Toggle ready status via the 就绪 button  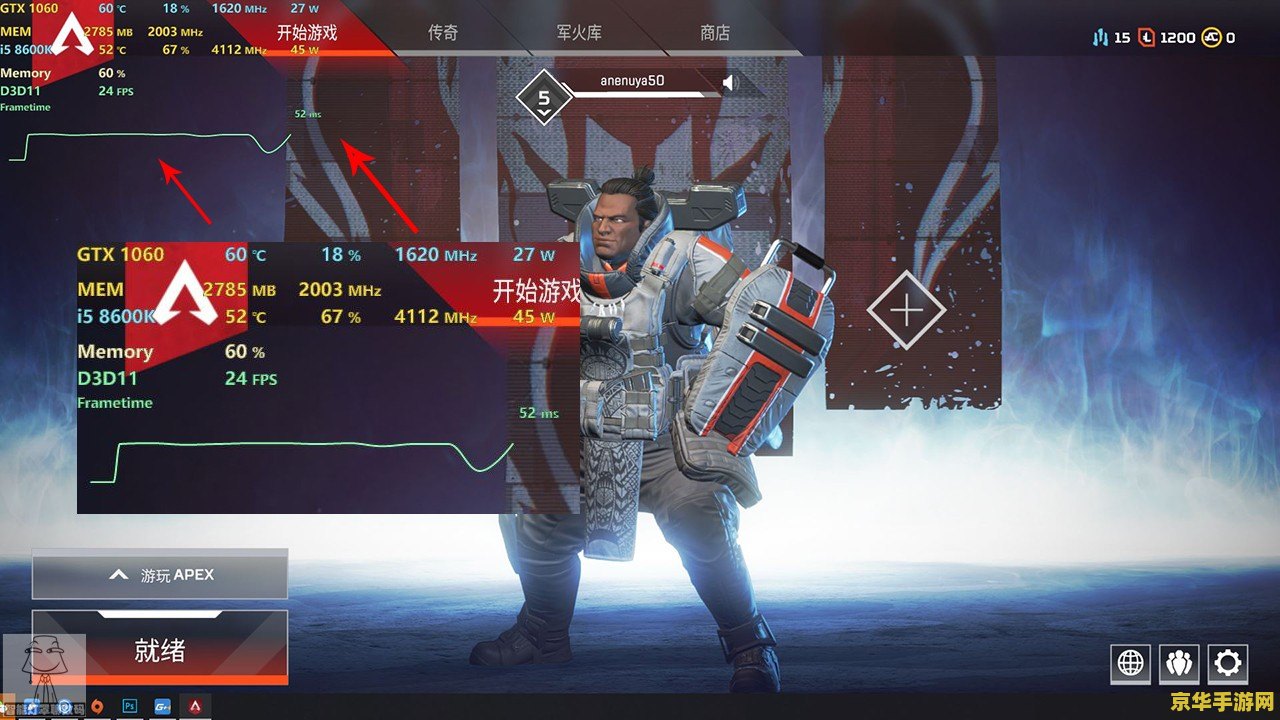coord(160,648)
